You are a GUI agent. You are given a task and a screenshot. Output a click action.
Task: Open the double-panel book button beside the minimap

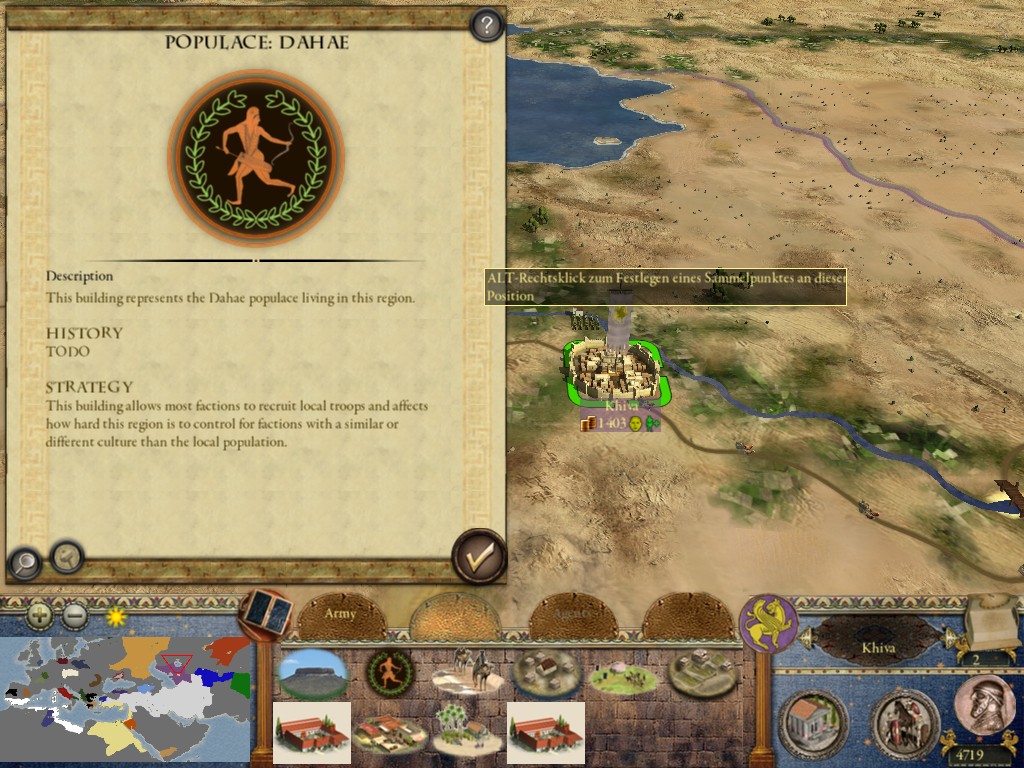click(267, 614)
